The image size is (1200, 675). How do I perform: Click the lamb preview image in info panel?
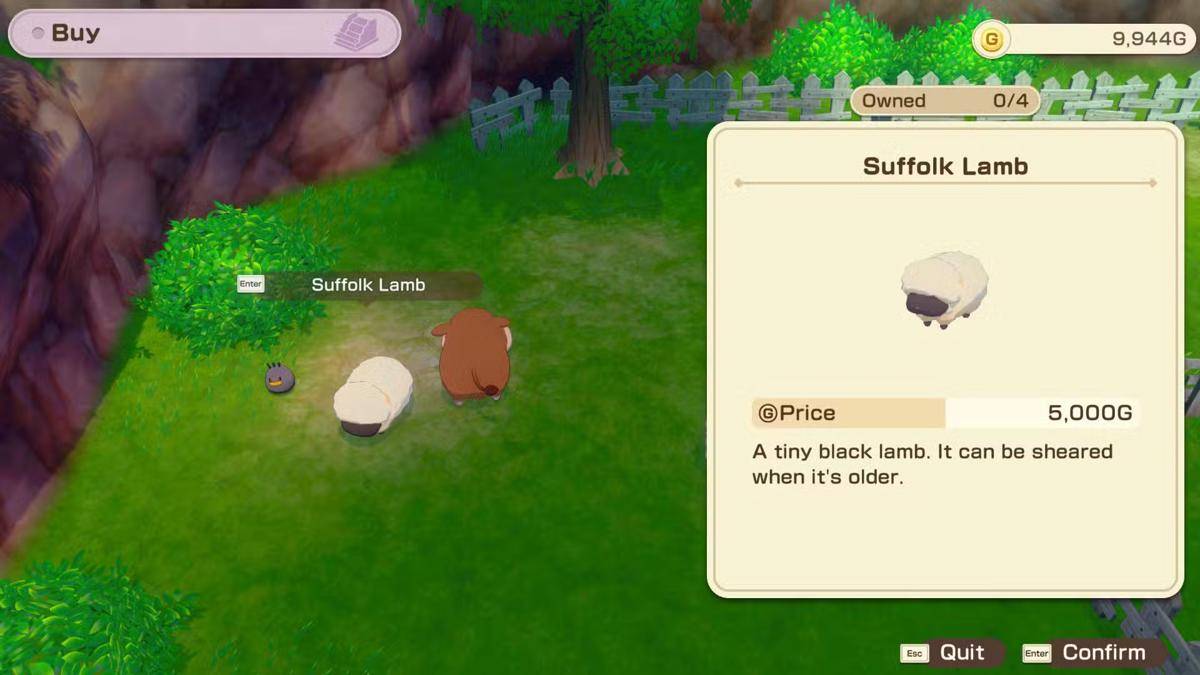point(944,290)
